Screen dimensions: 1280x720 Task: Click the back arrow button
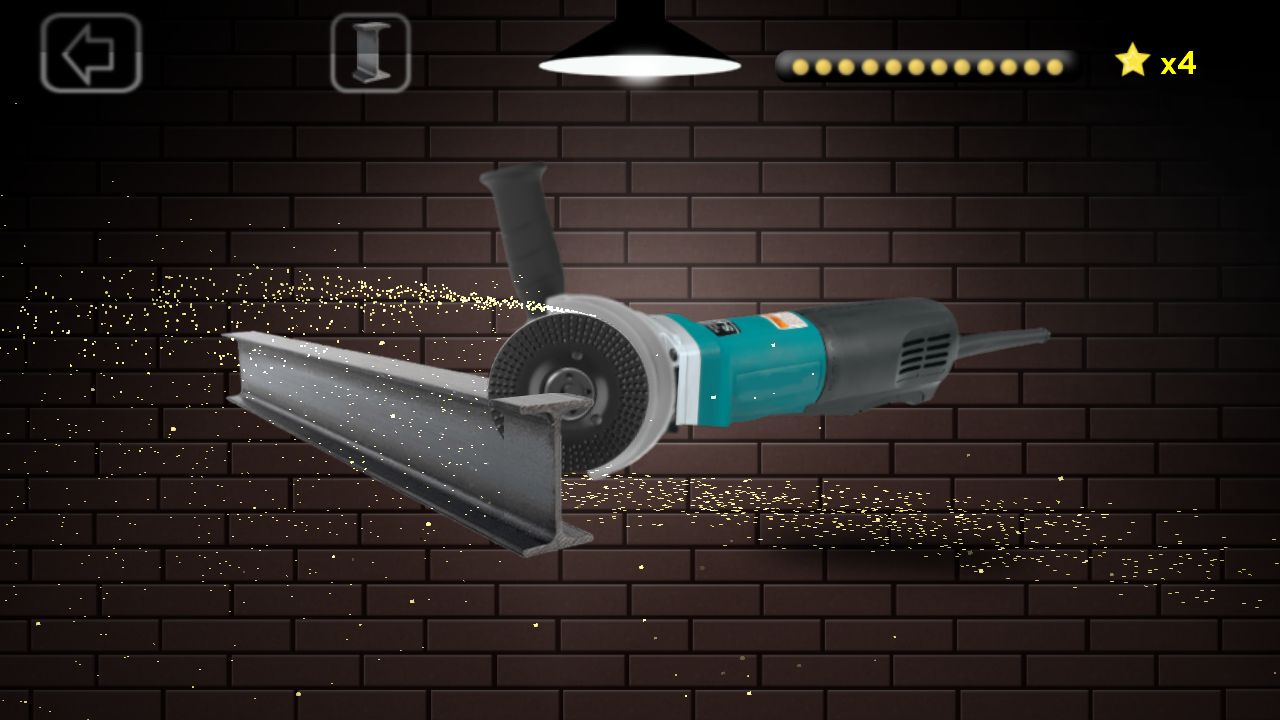pyautogui.click(x=88, y=54)
